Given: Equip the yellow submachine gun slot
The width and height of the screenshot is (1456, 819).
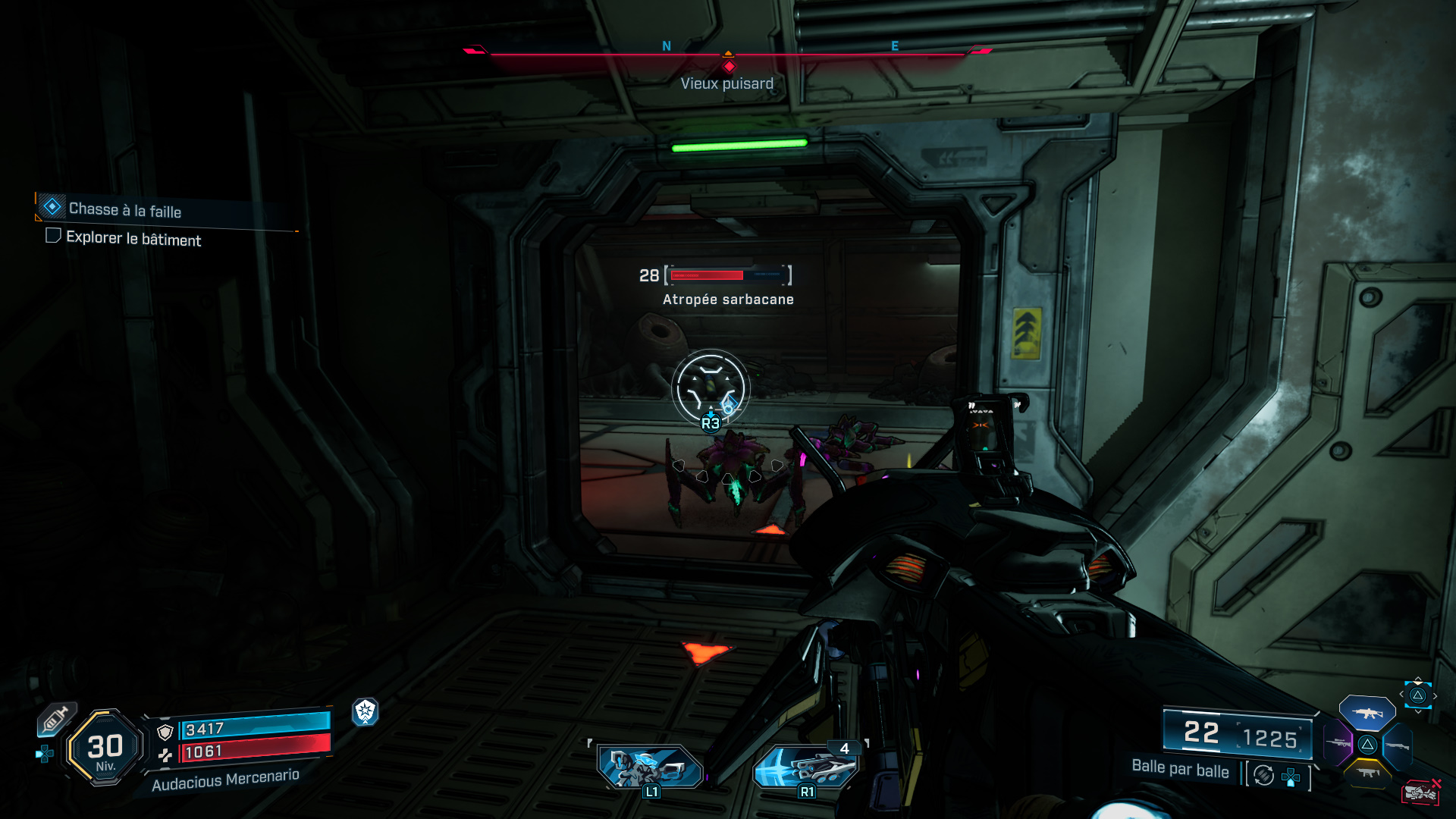Looking at the screenshot, I should pos(1367,773).
